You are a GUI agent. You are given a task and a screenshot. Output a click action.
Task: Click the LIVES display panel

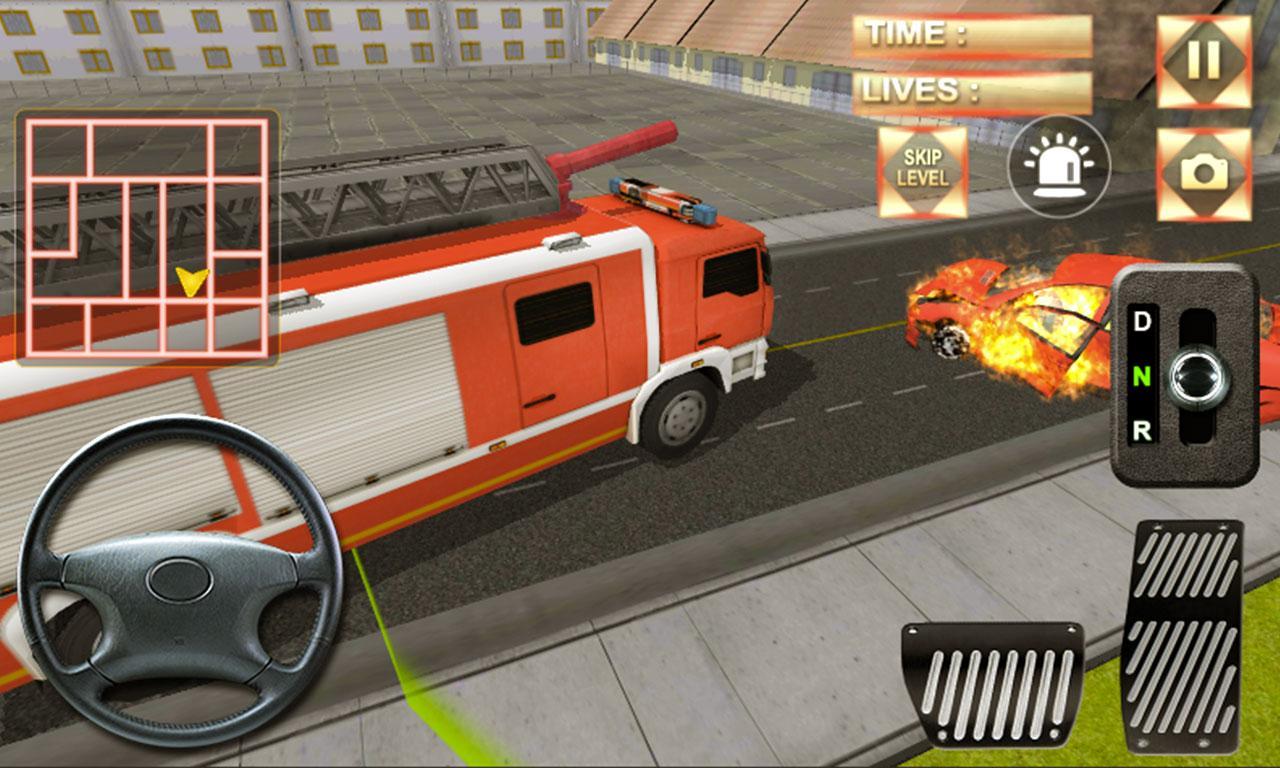point(970,92)
